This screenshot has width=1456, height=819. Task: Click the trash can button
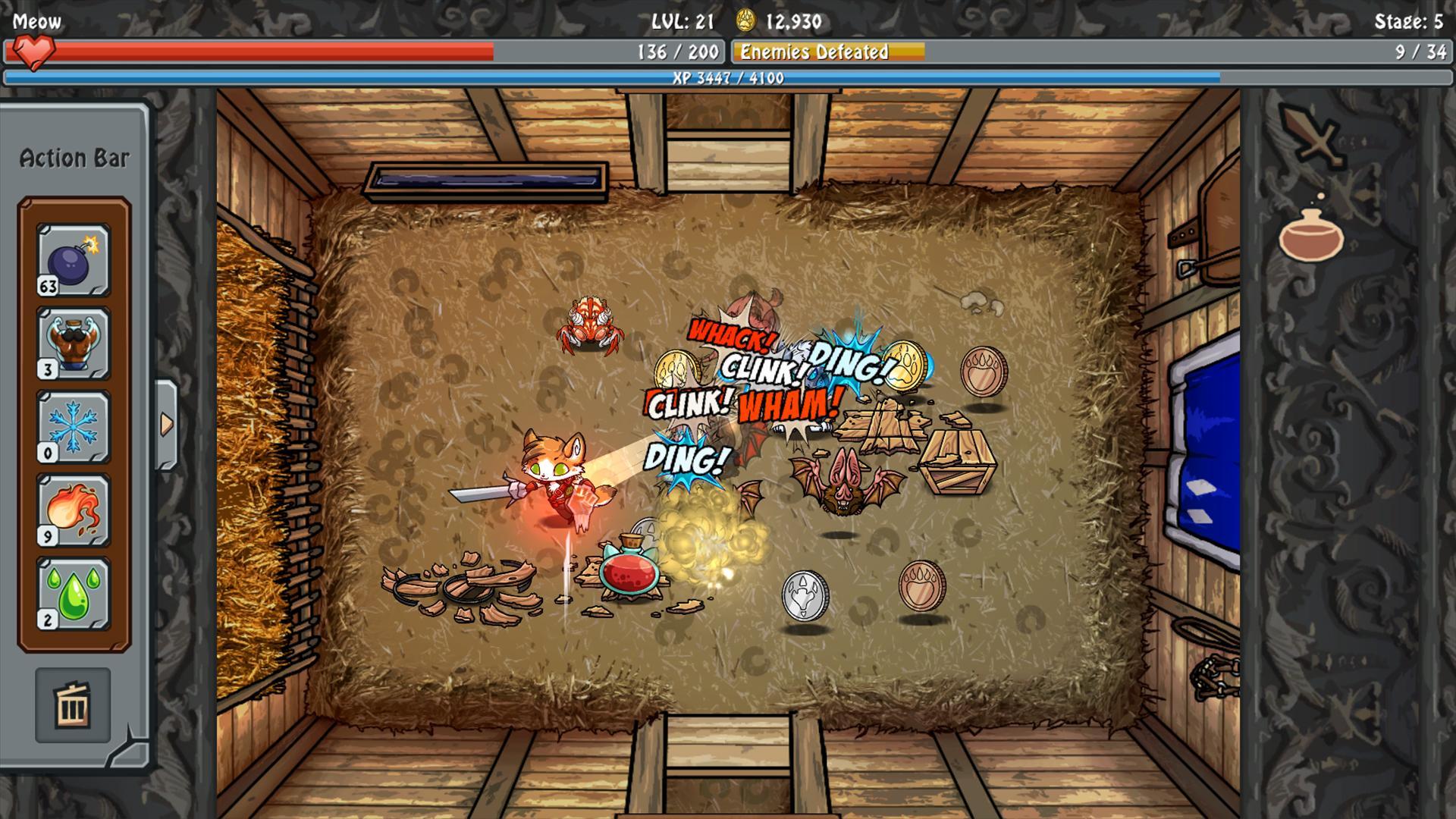coord(73,705)
